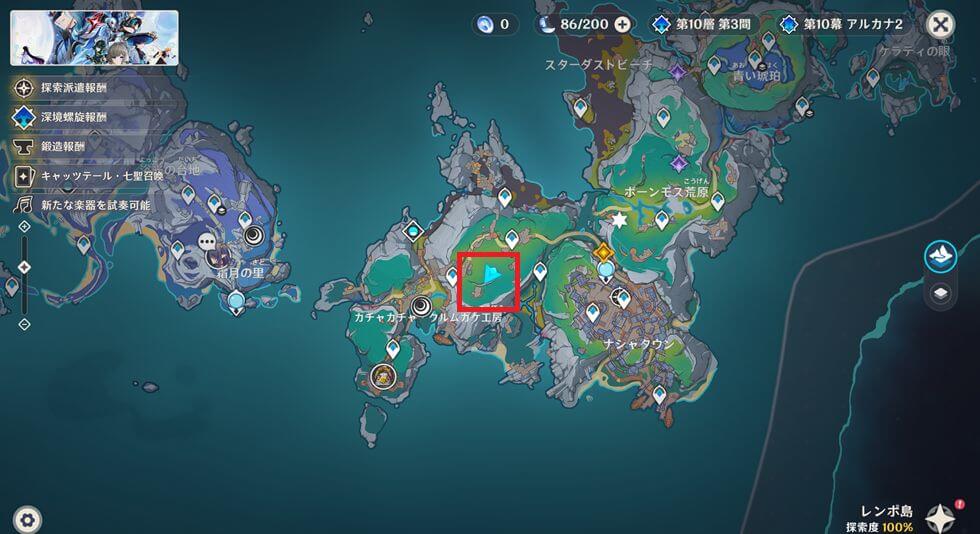Select the surface map layer icon
Screen dimensions: 980x534
pyautogui.click(x=940, y=256)
